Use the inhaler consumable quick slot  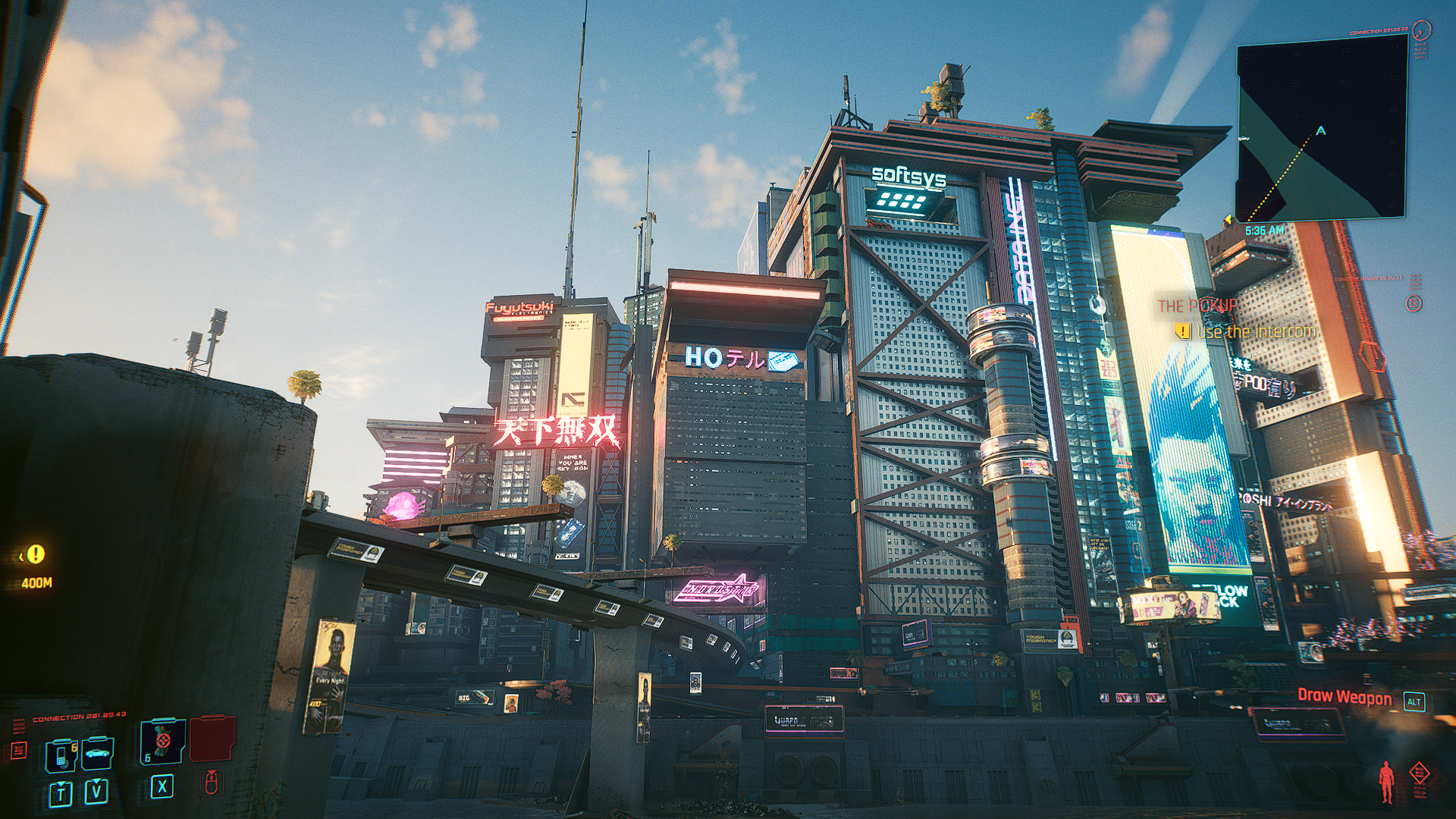[x=162, y=742]
